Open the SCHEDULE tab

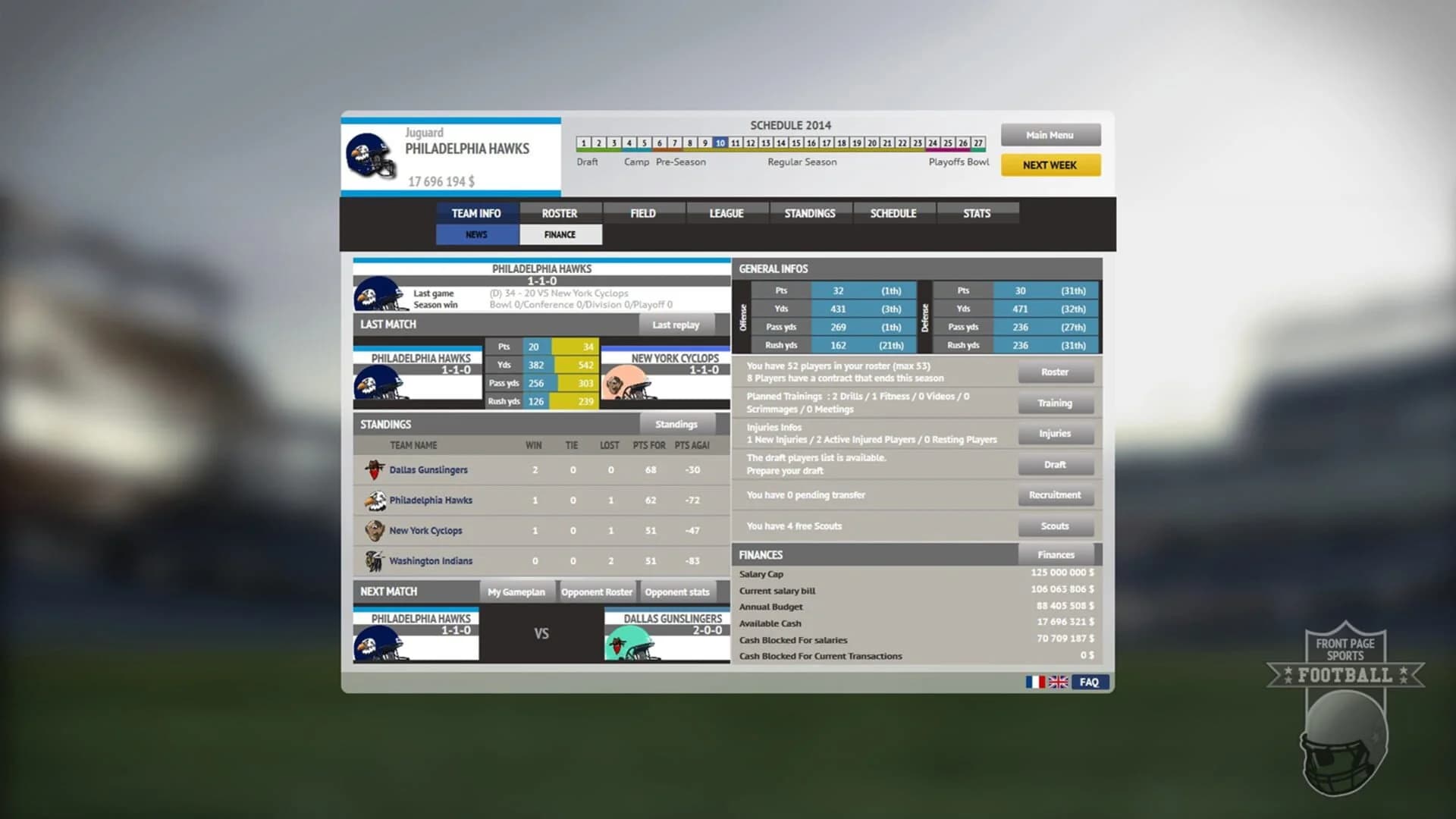tap(893, 213)
